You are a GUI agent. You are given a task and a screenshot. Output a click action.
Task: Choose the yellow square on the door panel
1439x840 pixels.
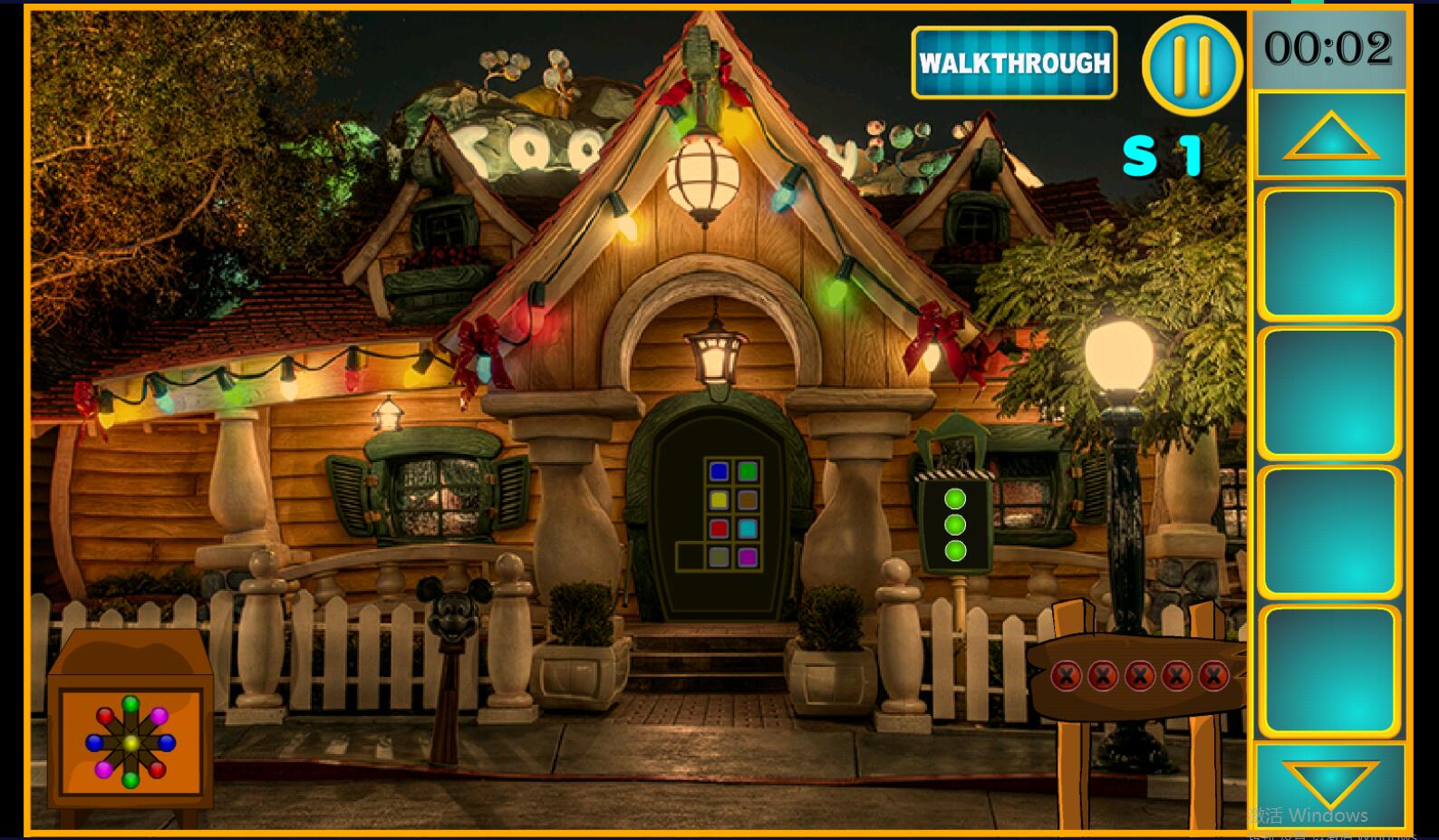[719, 499]
